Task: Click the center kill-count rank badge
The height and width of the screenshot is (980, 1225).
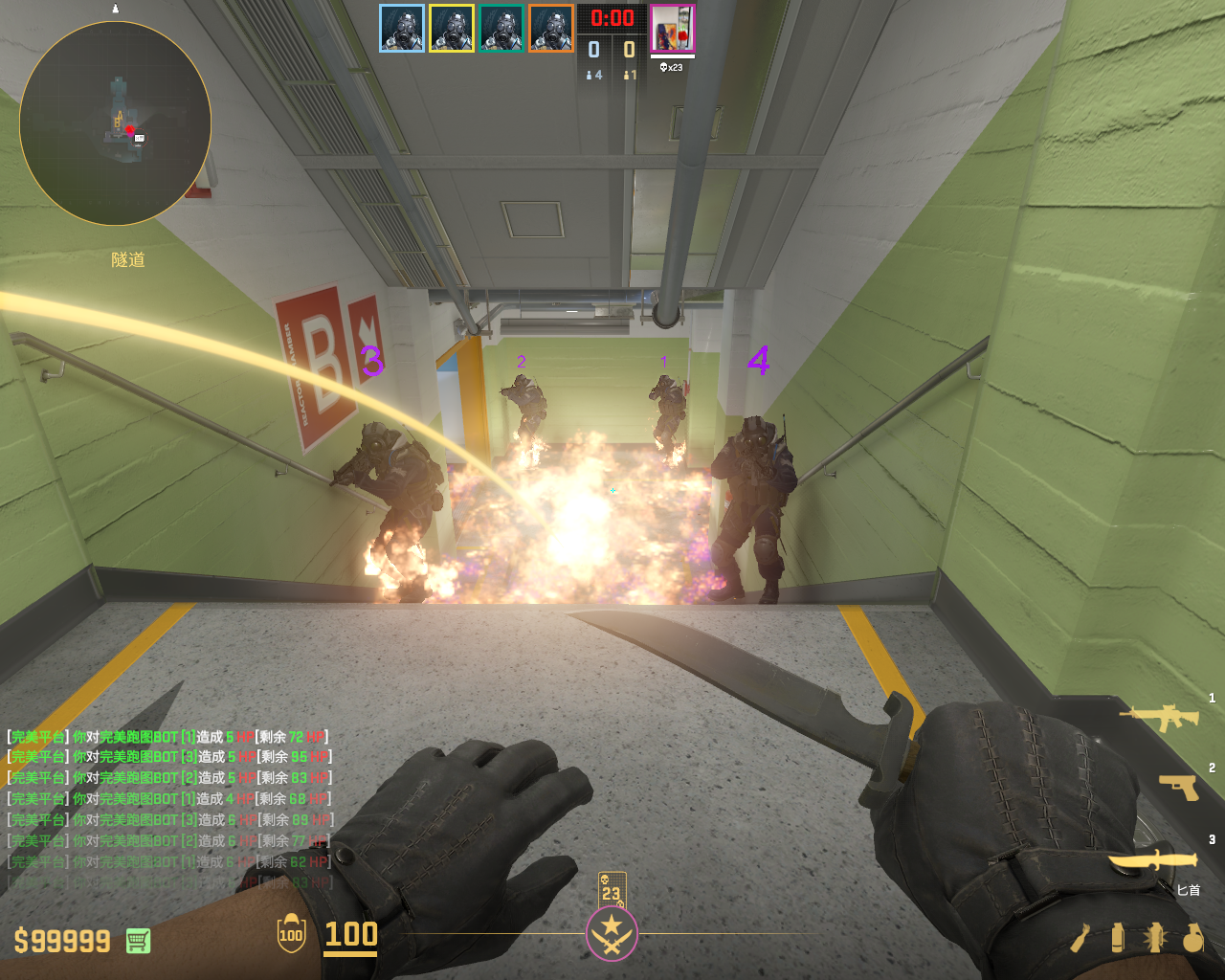Action: pos(612,933)
